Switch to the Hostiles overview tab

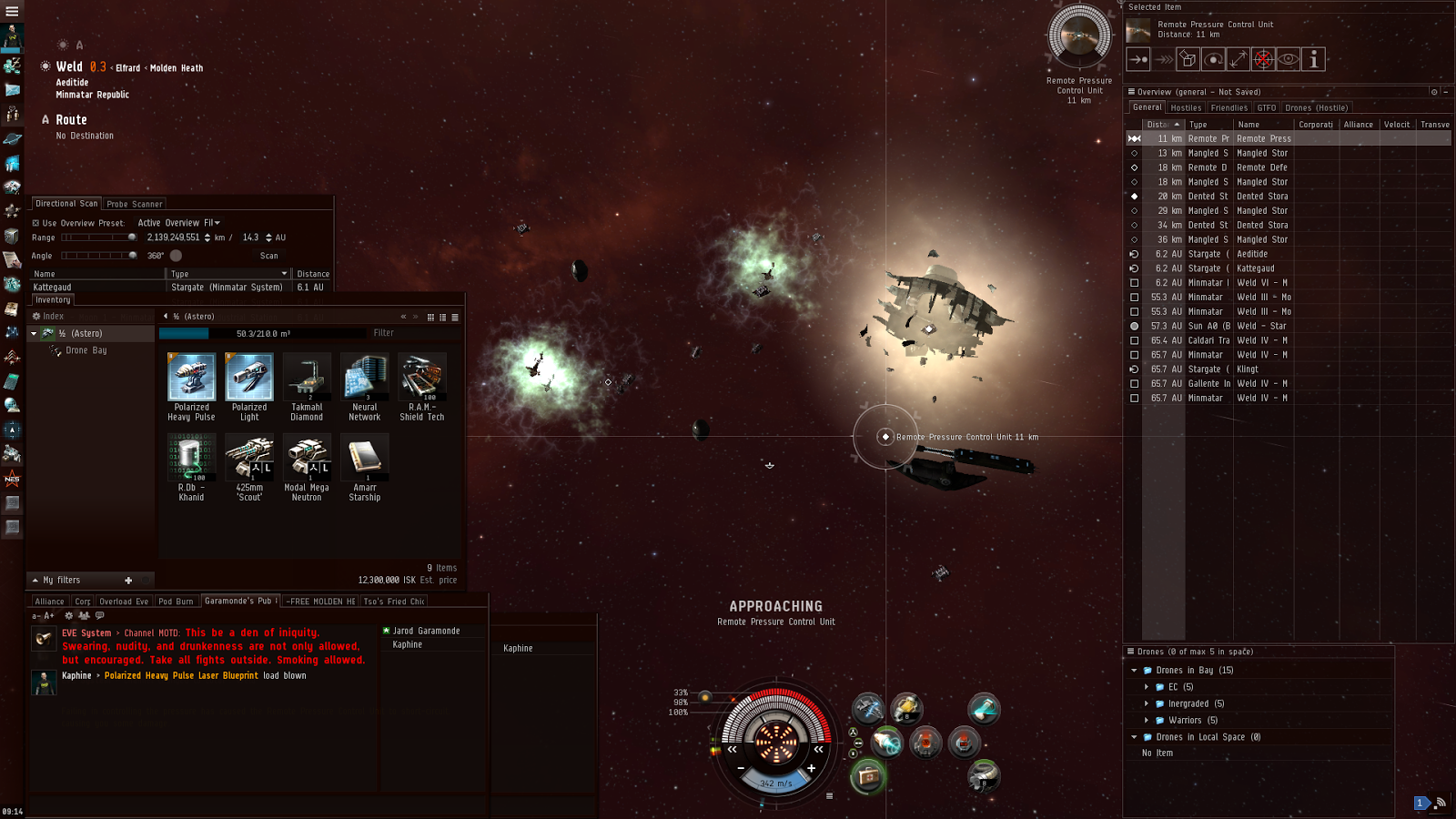coord(1186,107)
